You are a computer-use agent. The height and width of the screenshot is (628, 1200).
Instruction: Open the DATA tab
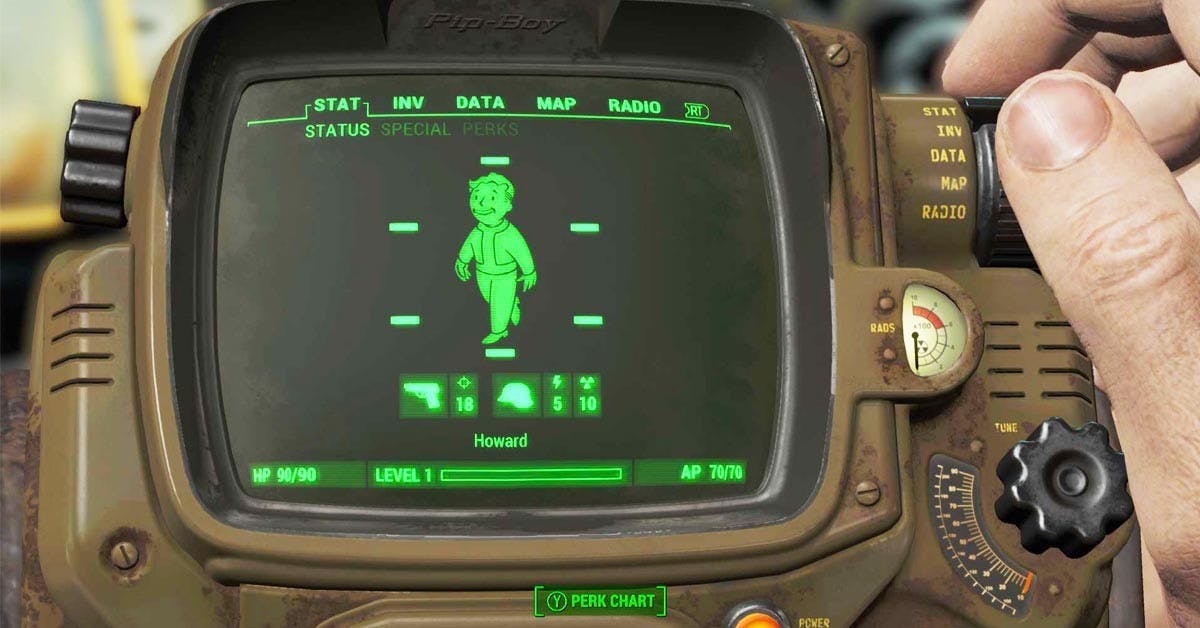coord(480,103)
